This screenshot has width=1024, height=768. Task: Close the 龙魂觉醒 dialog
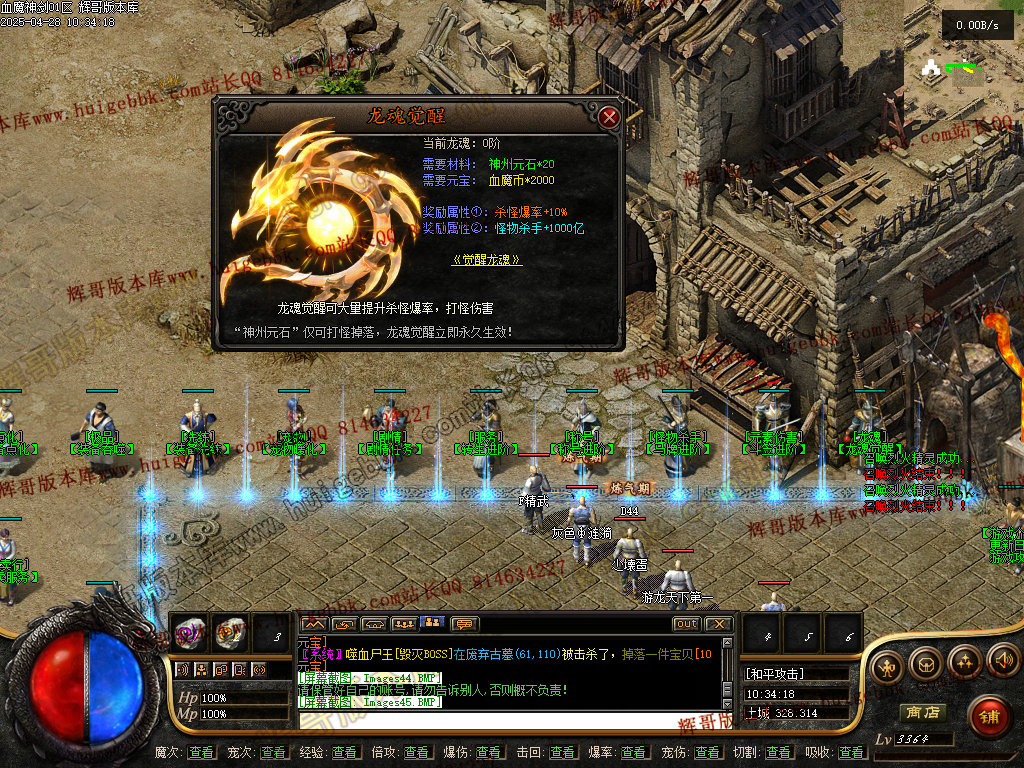coord(609,117)
